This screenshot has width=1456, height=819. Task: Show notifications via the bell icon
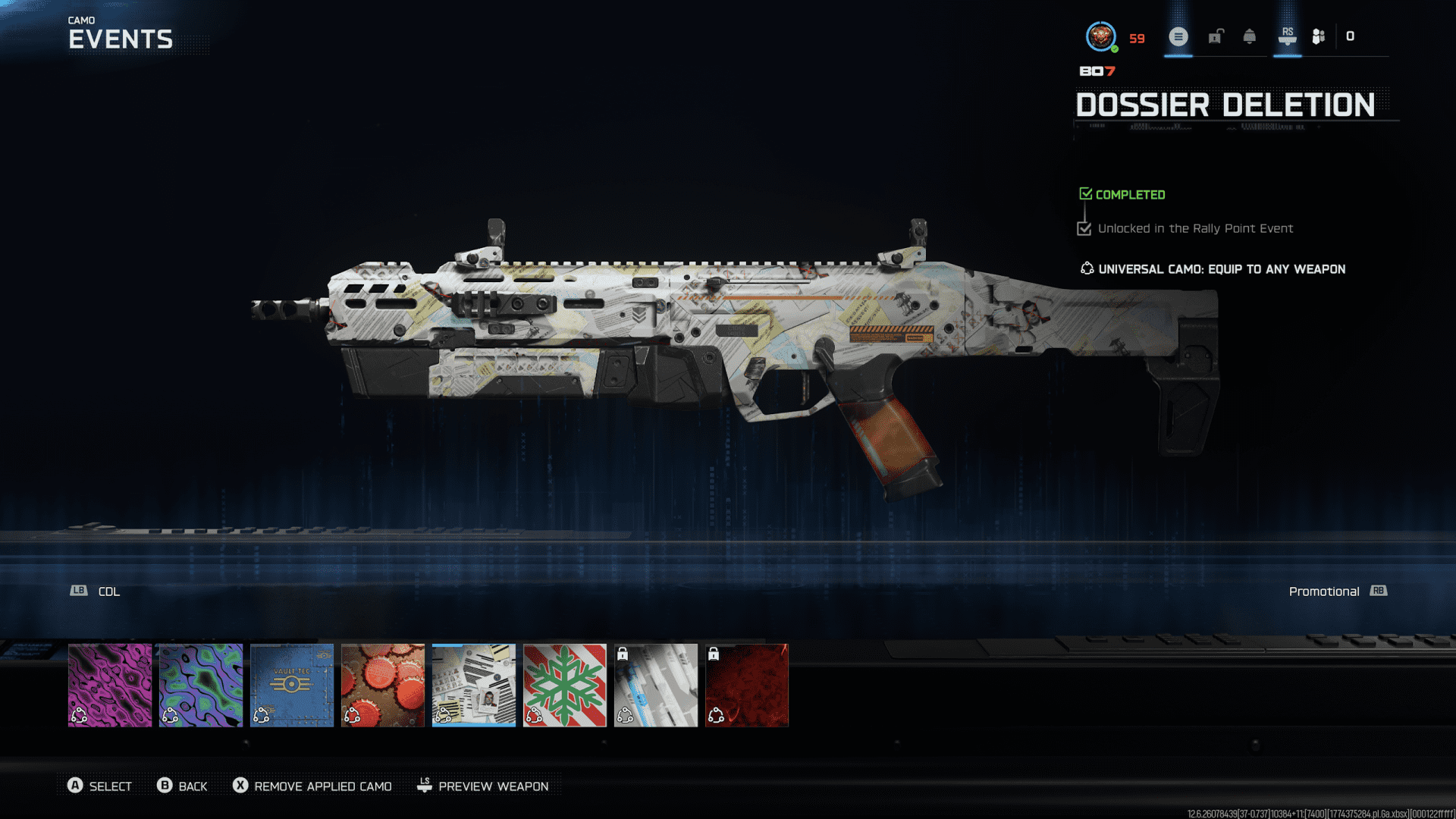point(1250,36)
